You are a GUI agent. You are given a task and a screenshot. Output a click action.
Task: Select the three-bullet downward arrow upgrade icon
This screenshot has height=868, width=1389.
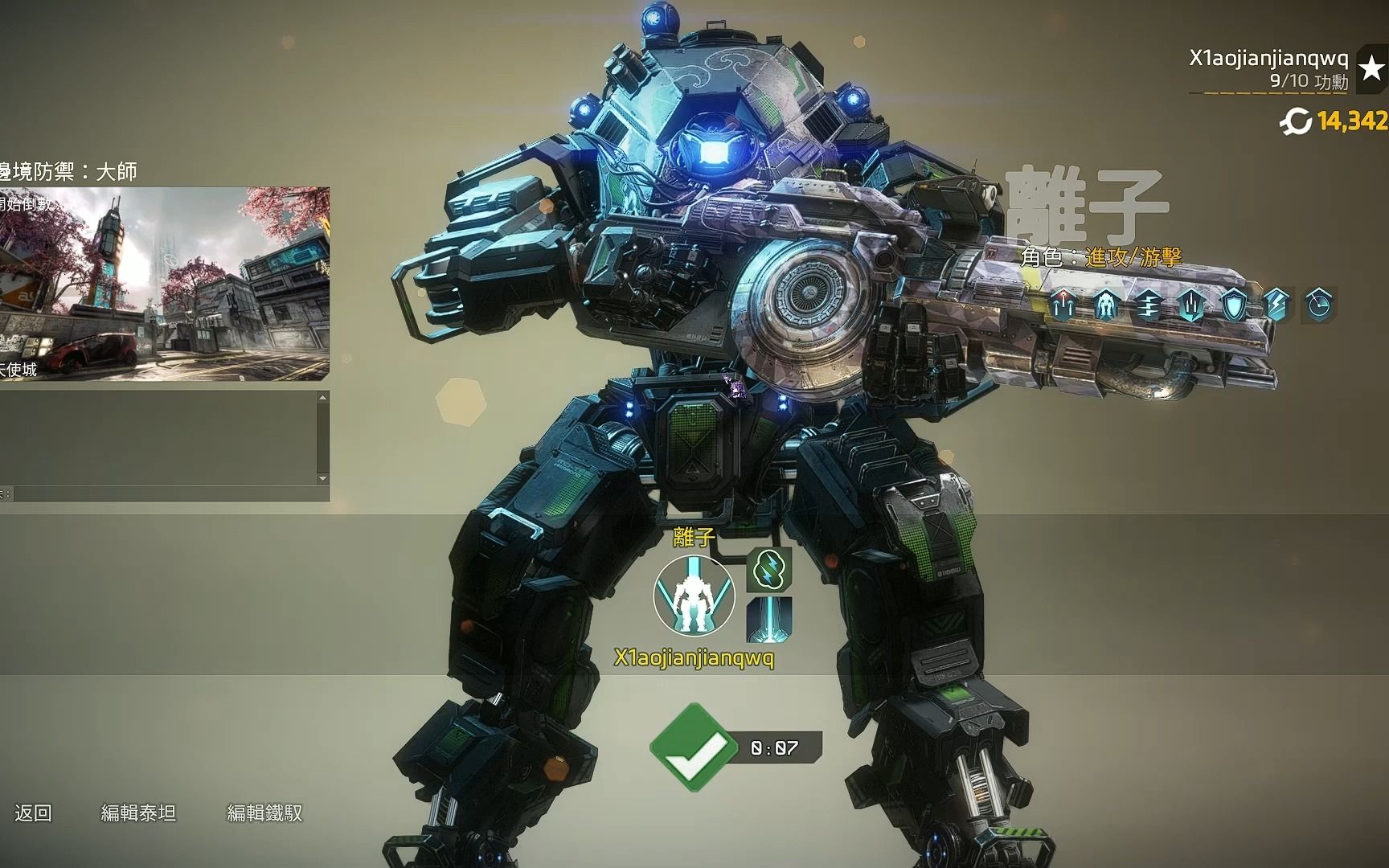pos(1190,305)
